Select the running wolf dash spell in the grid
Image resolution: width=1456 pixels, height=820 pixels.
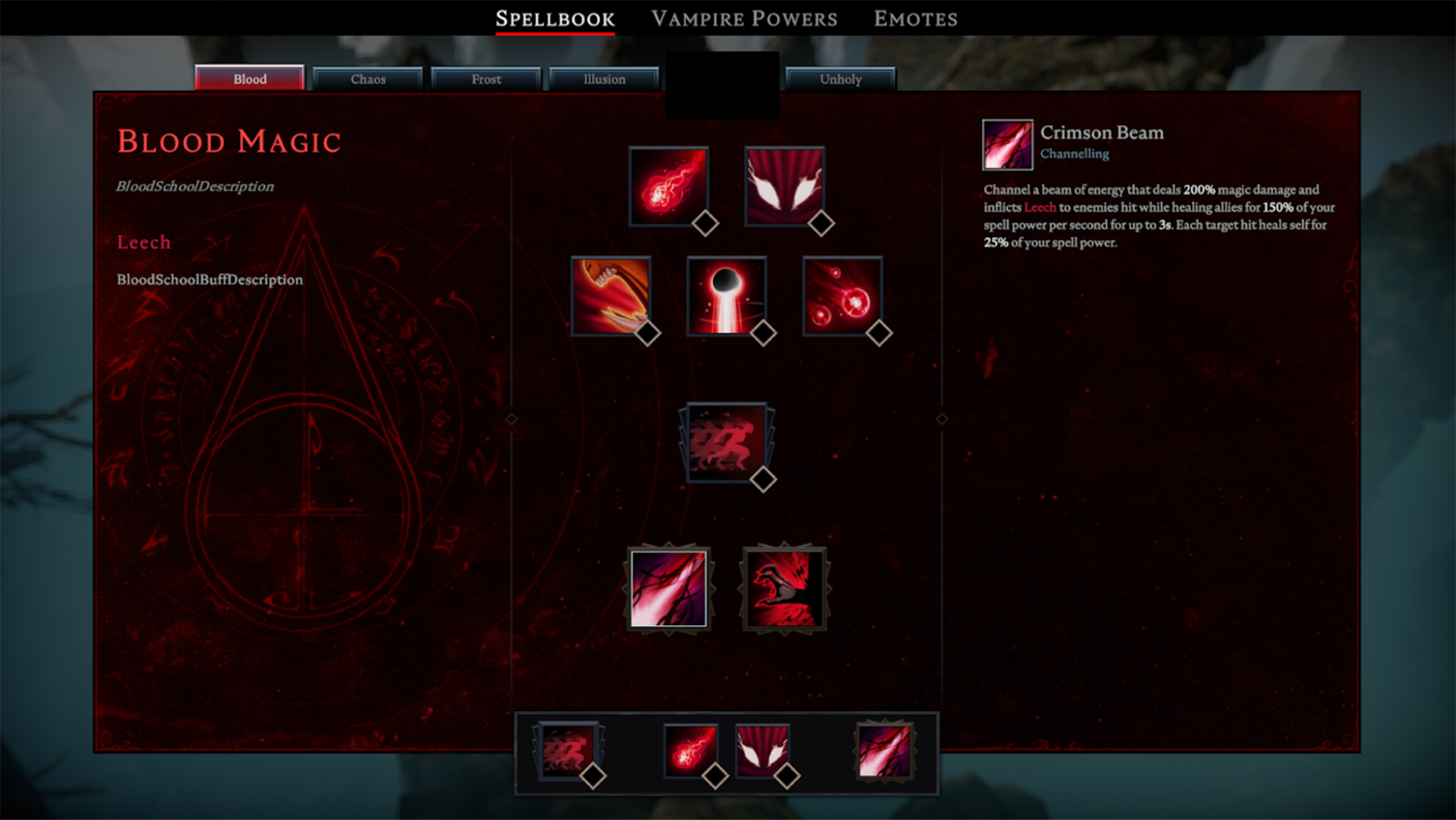point(726,442)
